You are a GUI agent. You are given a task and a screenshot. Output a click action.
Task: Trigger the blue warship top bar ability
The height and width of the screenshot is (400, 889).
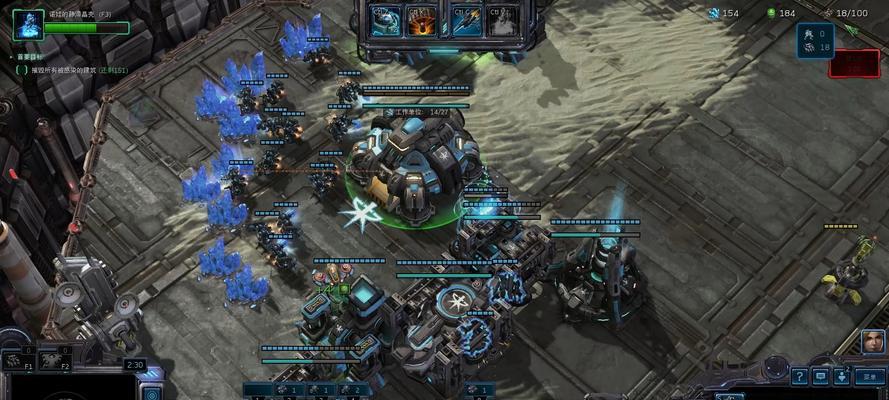pyautogui.click(x=466, y=20)
